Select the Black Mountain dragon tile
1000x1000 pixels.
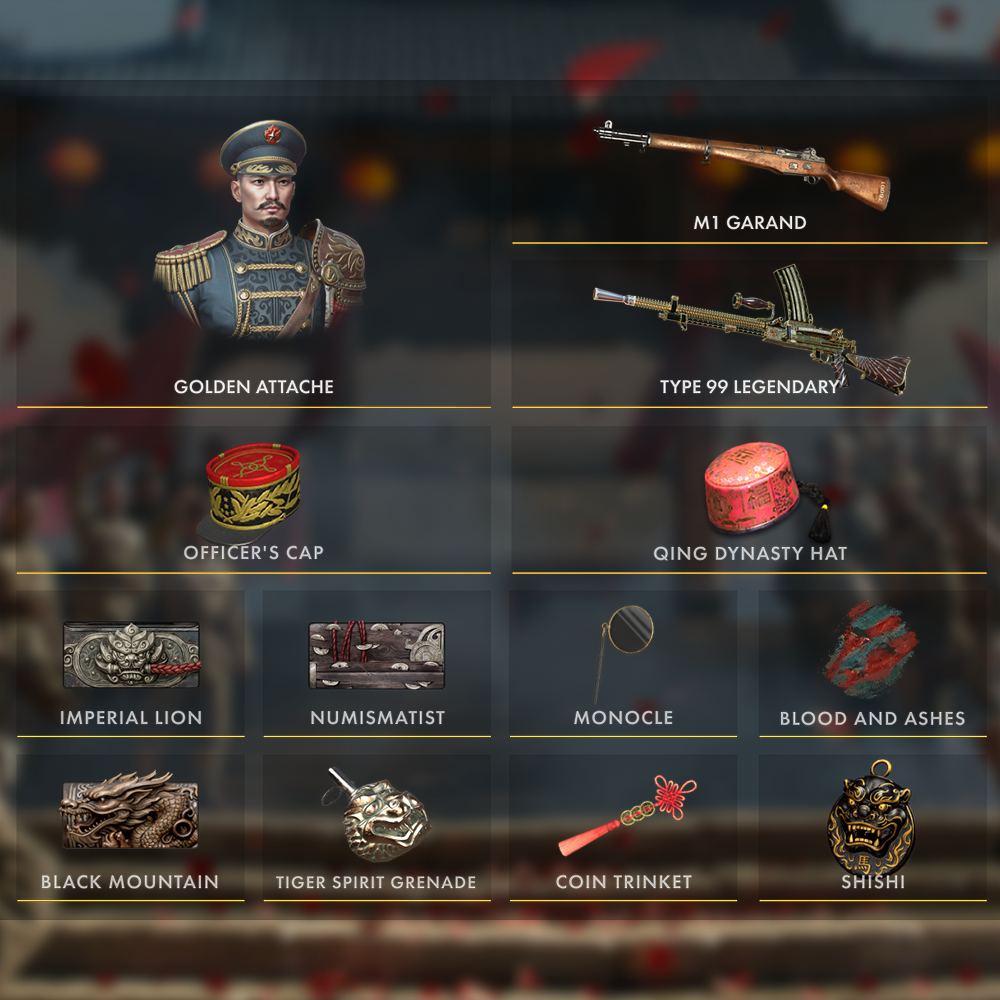[131, 826]
